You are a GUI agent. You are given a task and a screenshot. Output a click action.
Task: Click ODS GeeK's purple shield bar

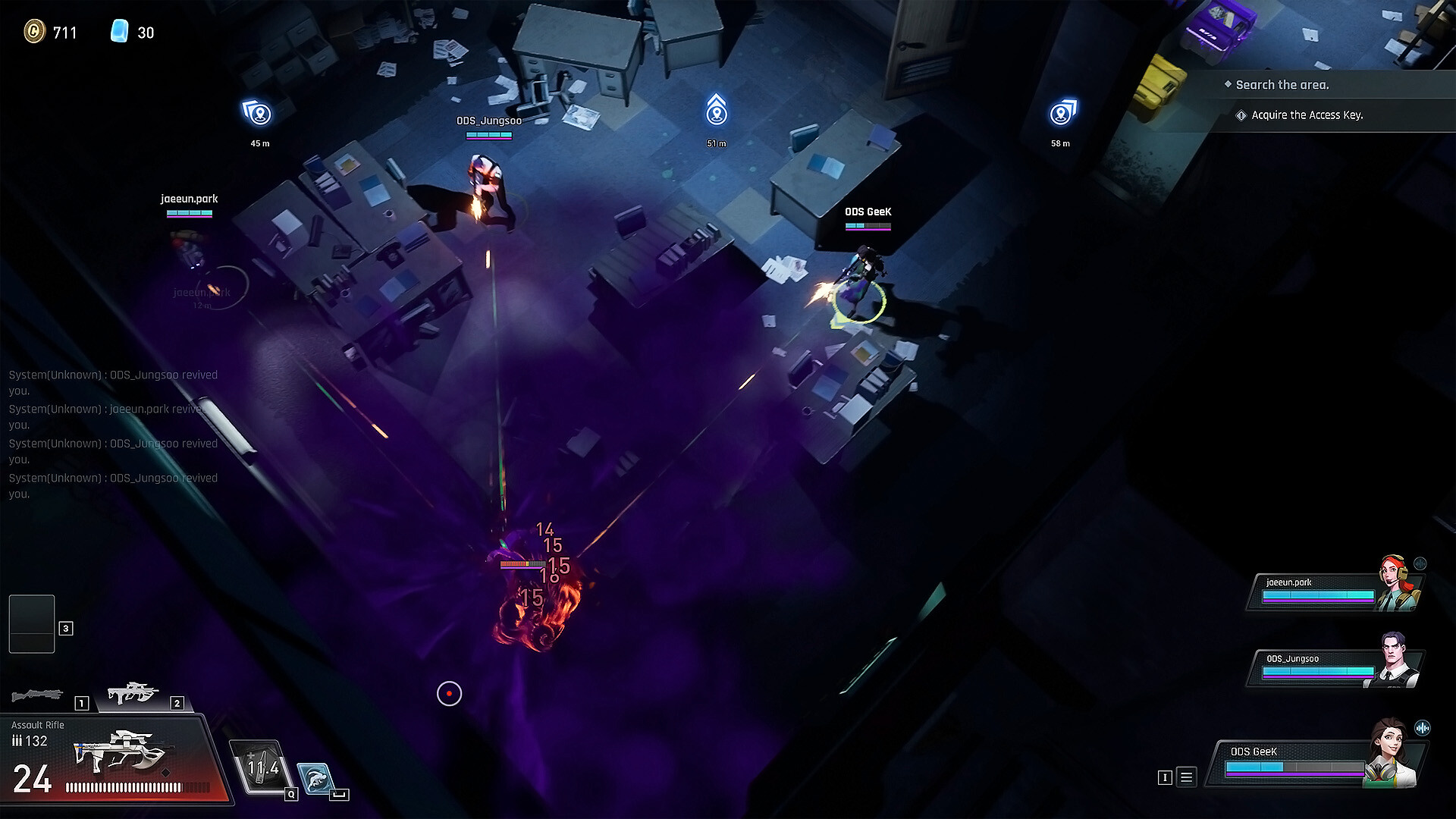1296,773
